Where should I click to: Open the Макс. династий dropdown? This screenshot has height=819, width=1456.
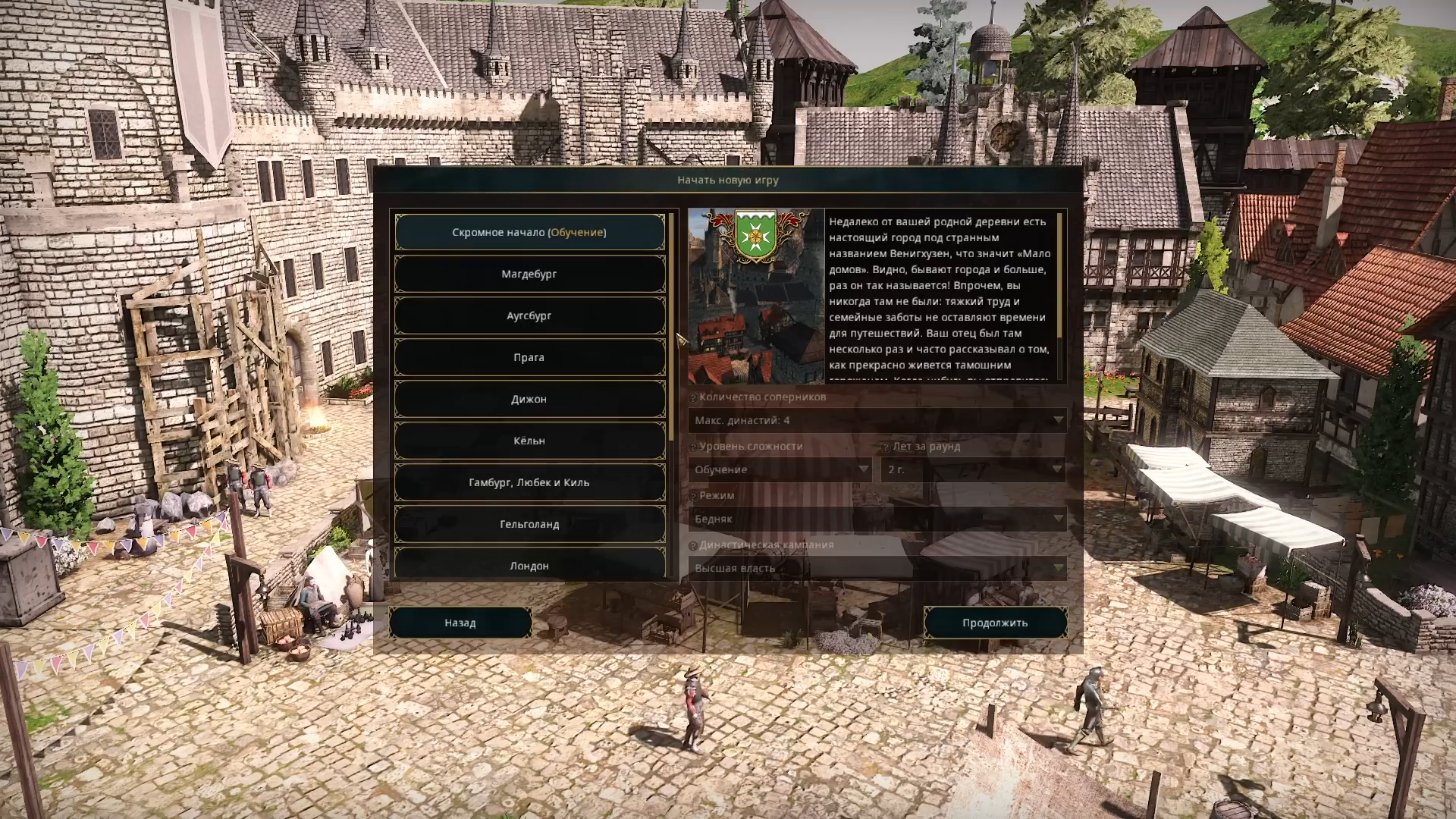(877, 420)
